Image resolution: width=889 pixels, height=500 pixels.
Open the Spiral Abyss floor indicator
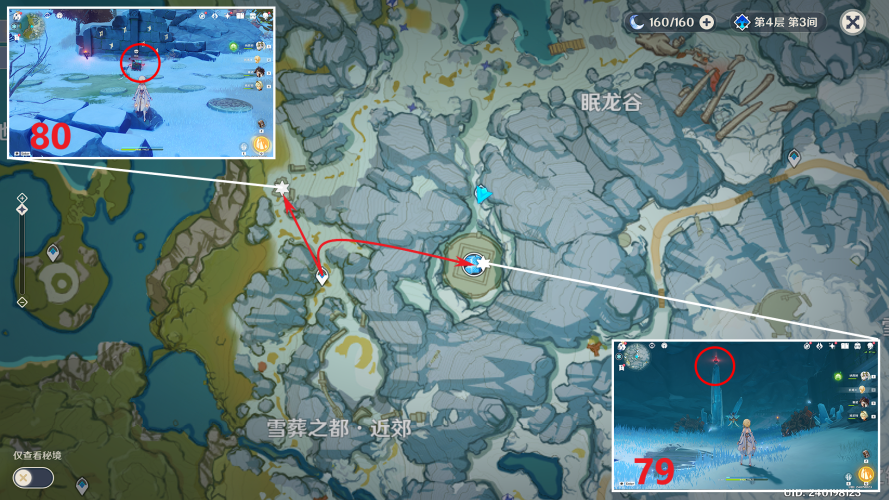(x=778, y=22)
